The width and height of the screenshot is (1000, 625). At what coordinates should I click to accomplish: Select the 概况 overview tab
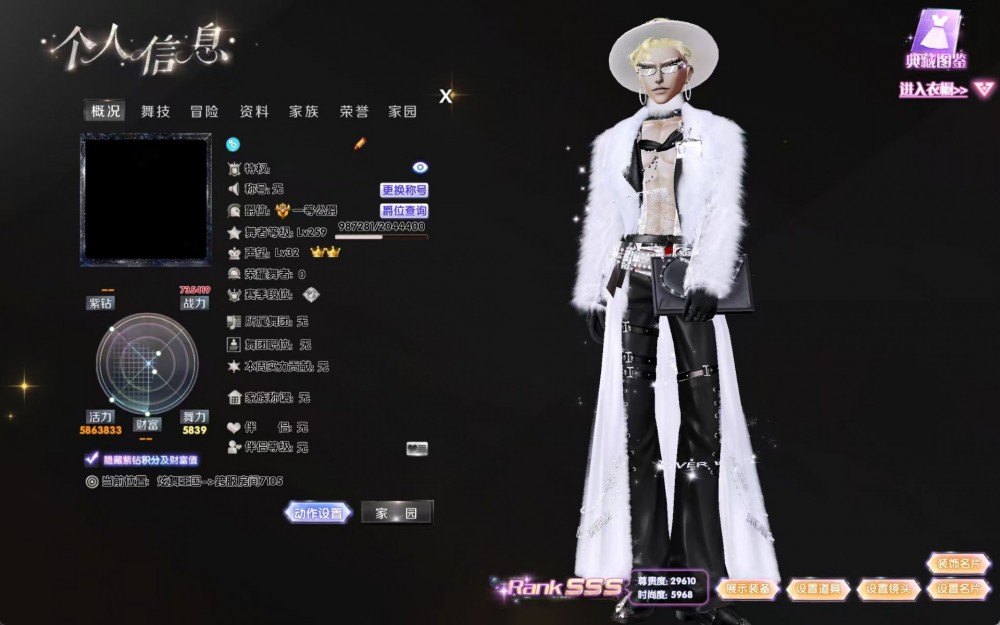click(x=106, y=112)
